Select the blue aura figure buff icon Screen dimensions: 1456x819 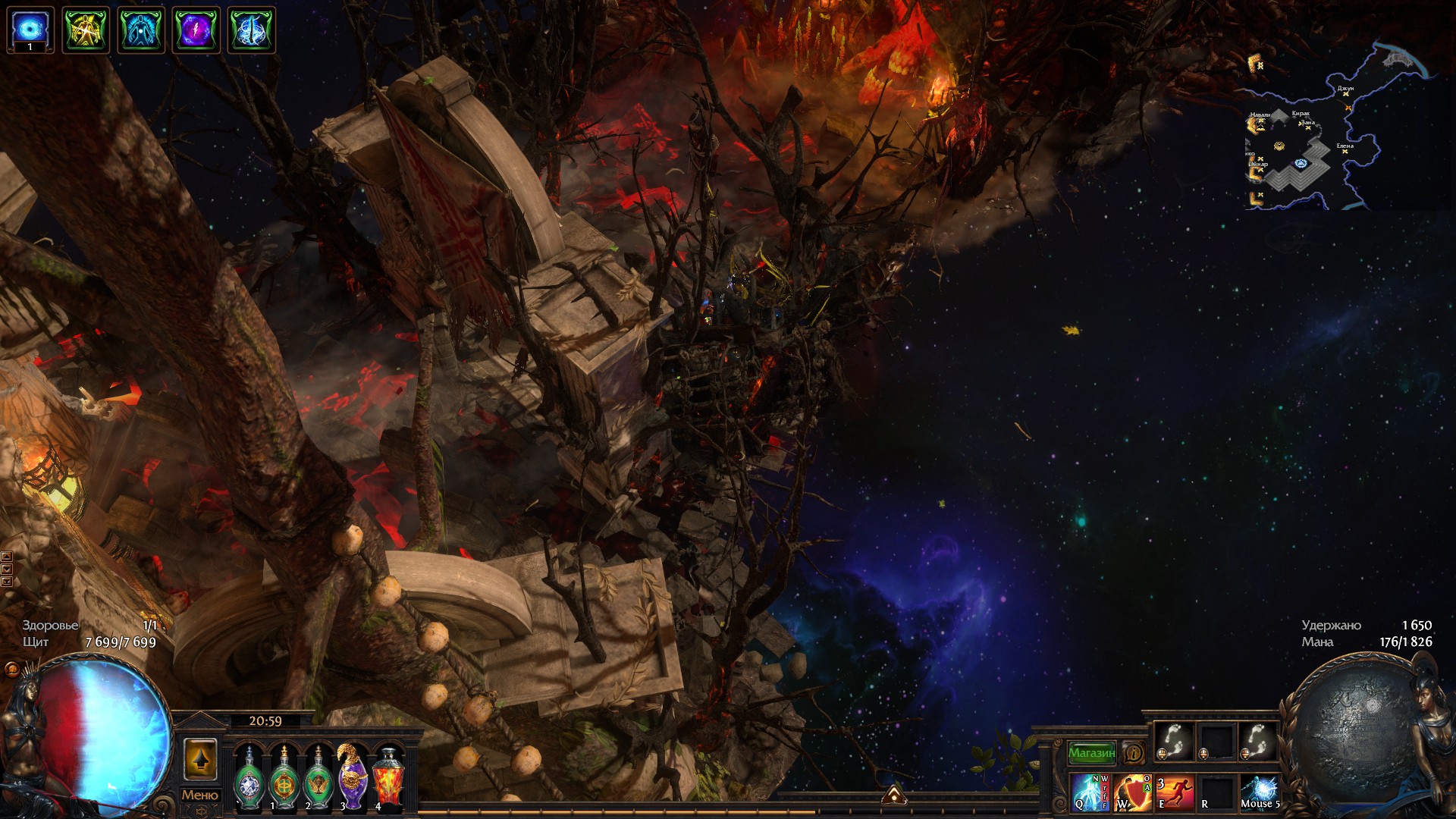point(141,30)
